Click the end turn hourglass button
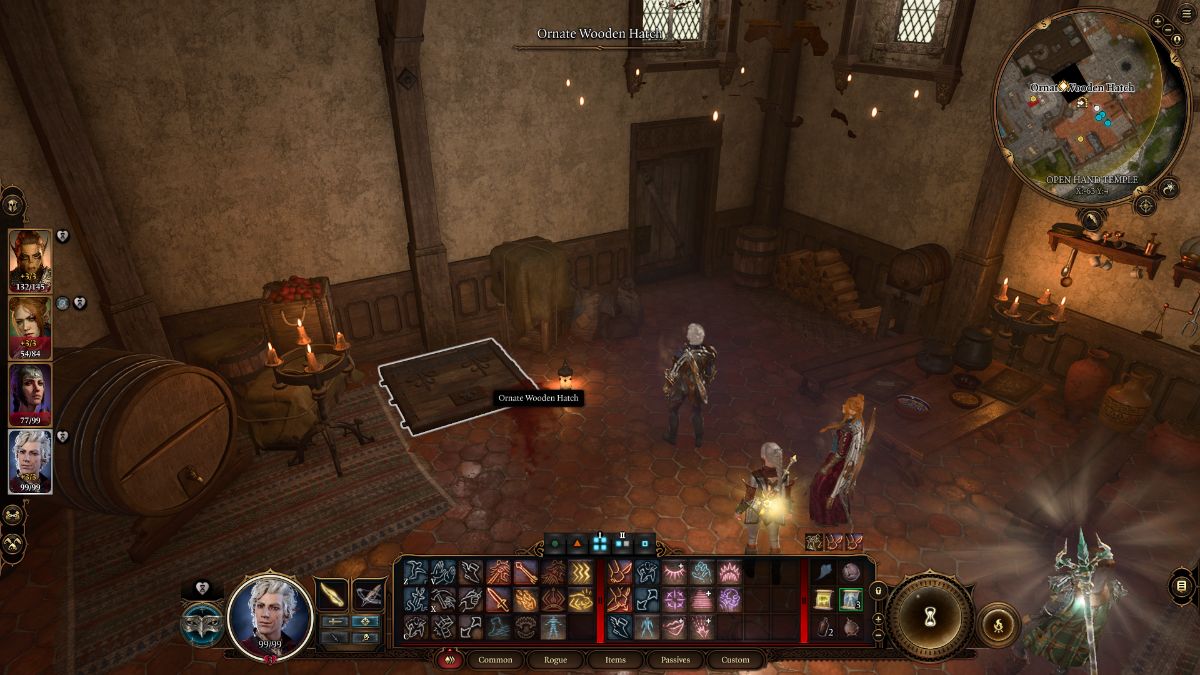The height and width of the screenshot is (675, 1200). [930, 617]
